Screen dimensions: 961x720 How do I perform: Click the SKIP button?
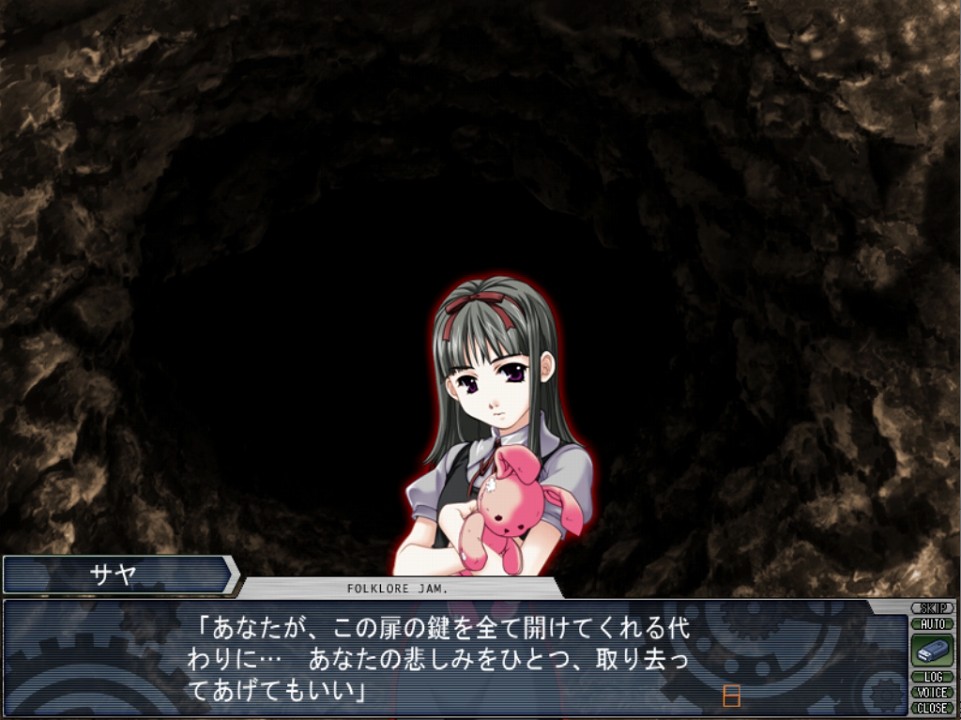tap(932, 608)
